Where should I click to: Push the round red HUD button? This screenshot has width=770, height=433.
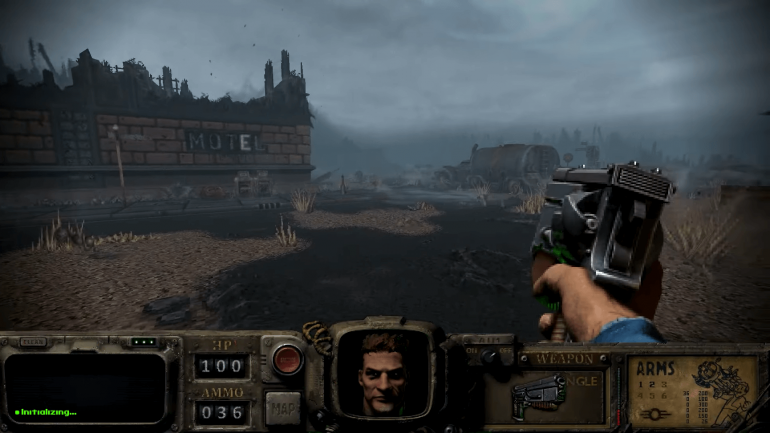287,359
